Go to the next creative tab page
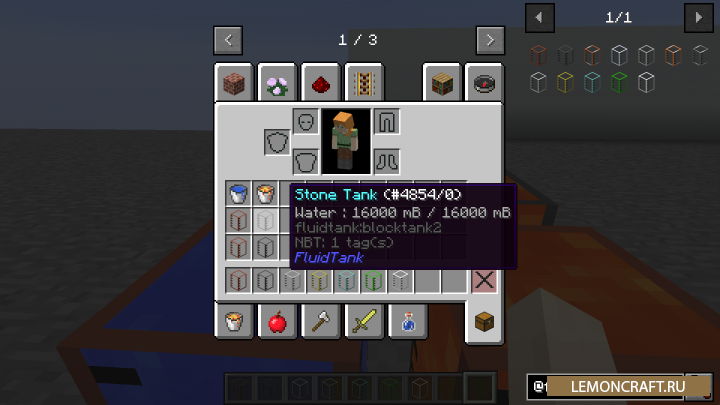The width and height of the screenshot is (720, 405). [x=489, y=40]
